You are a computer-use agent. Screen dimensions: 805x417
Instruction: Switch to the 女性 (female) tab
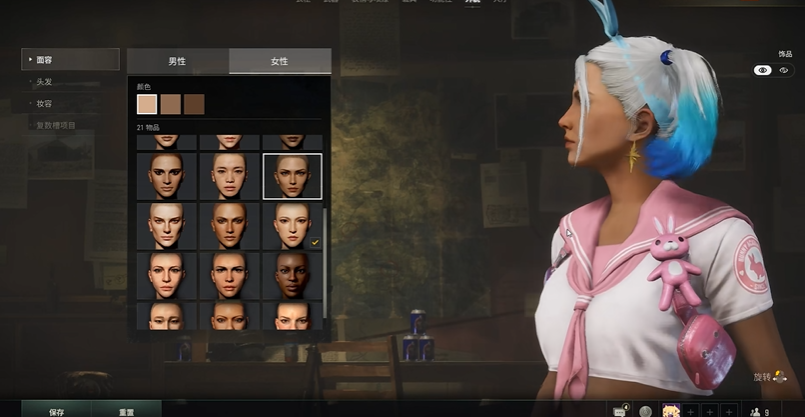coord(279,61)
